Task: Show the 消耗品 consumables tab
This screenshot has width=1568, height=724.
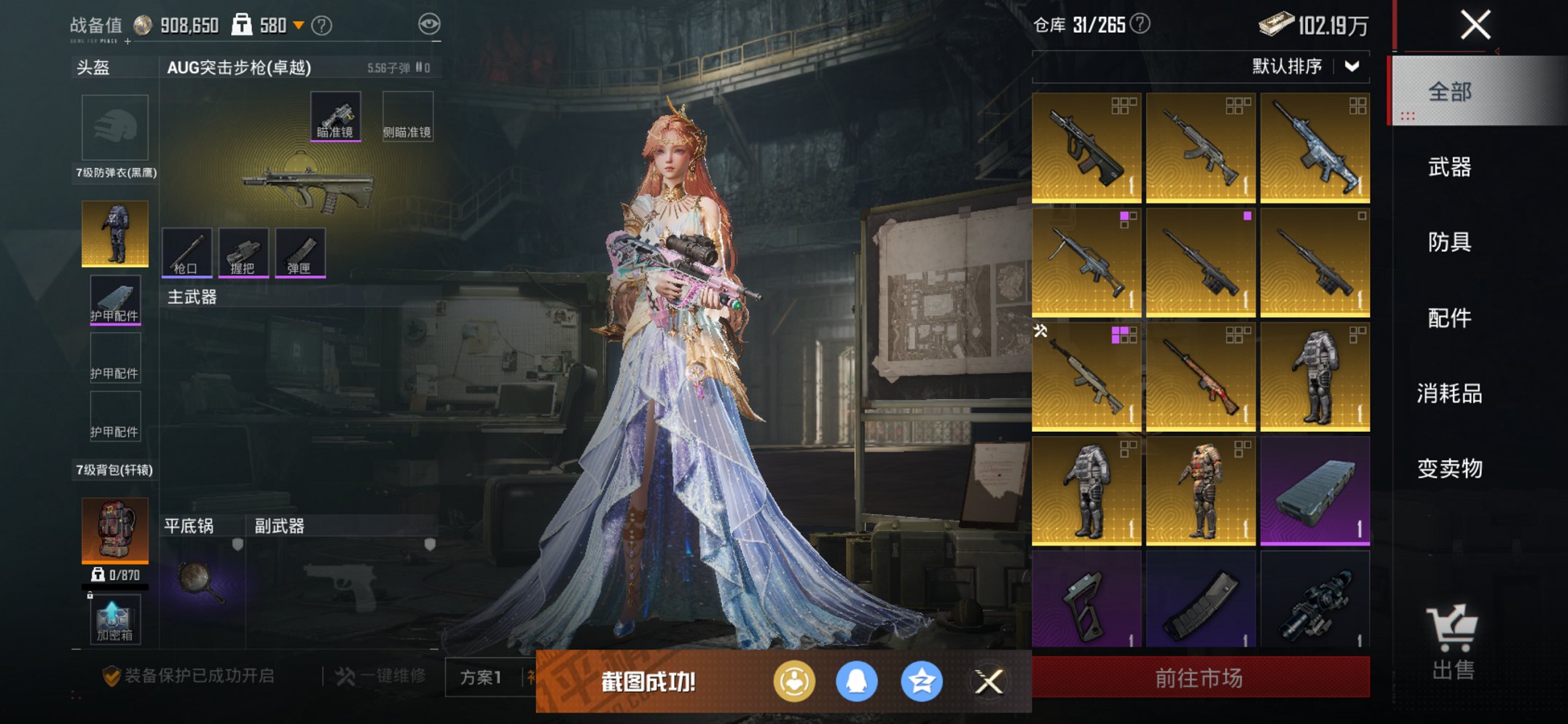Action: pyautogui.click(x=1449, y=394)
